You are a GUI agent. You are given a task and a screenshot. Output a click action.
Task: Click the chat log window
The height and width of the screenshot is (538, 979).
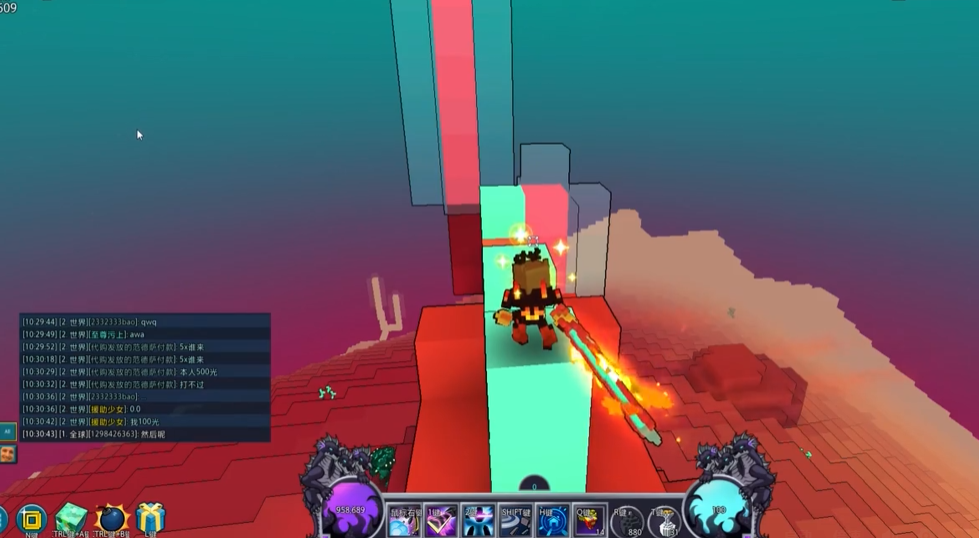pos(145,377)
